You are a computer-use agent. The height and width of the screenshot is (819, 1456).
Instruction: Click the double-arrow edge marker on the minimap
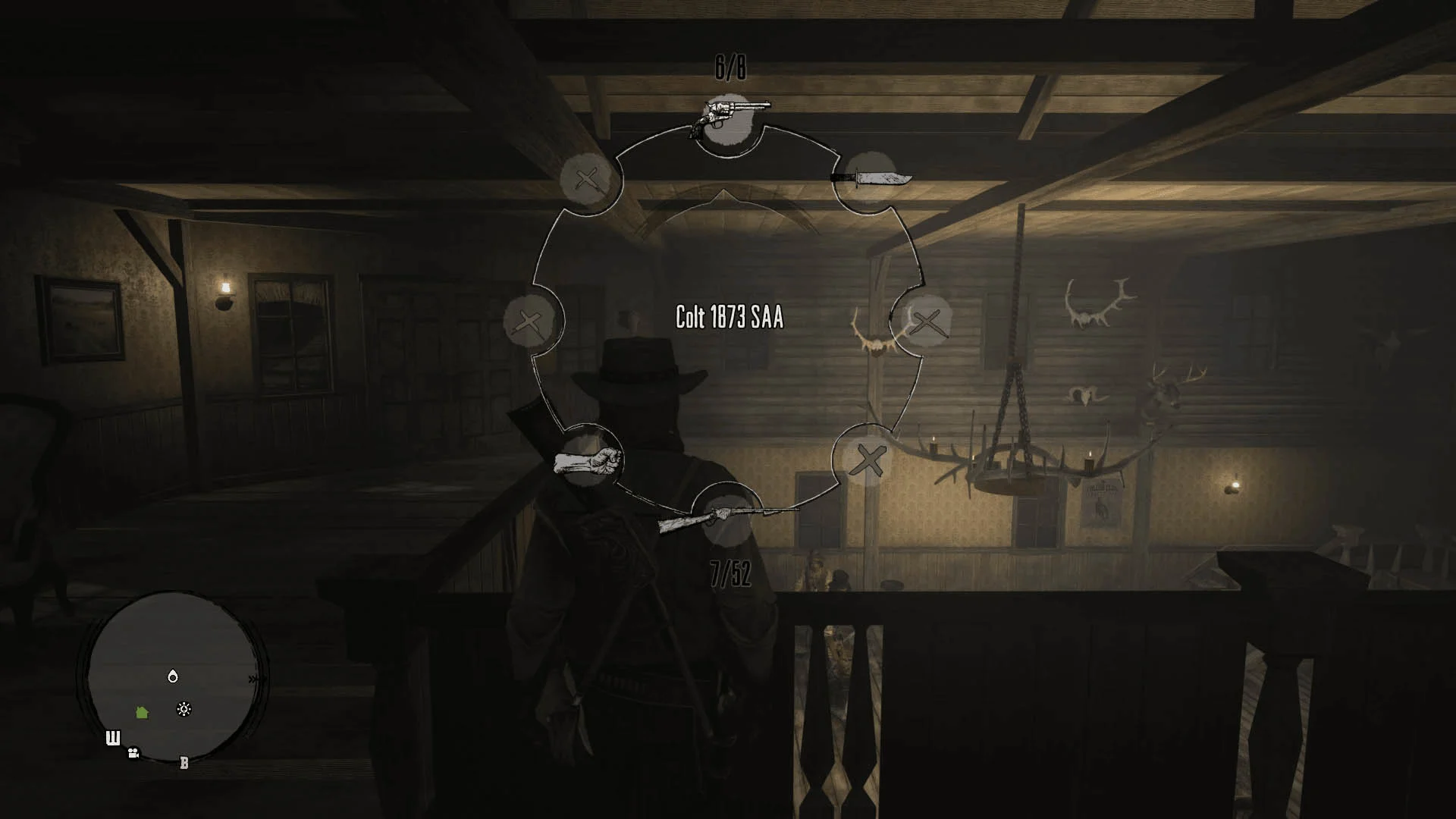tap(253, 678)
